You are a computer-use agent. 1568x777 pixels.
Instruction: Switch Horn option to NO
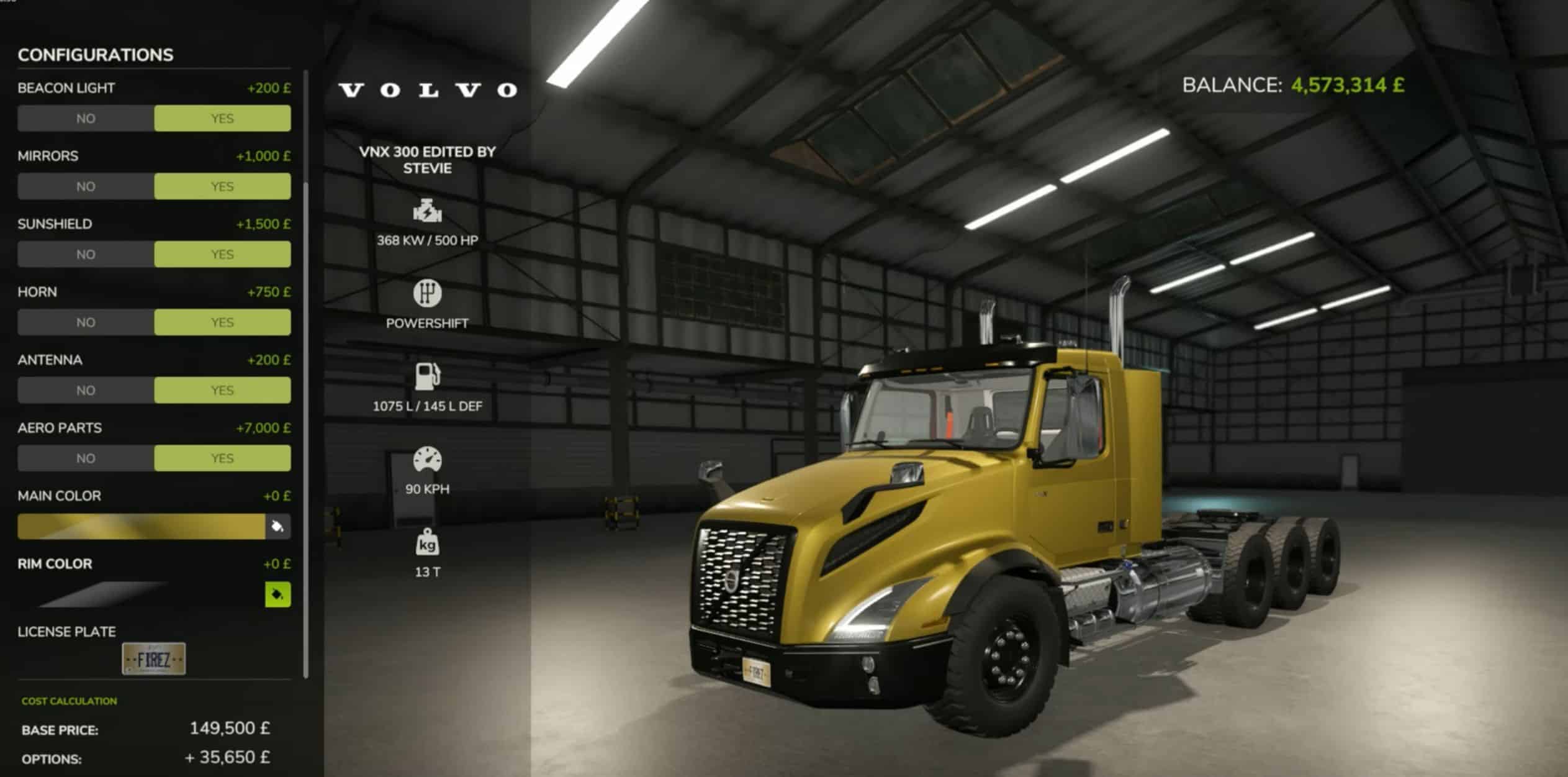(x=86, y=322)
